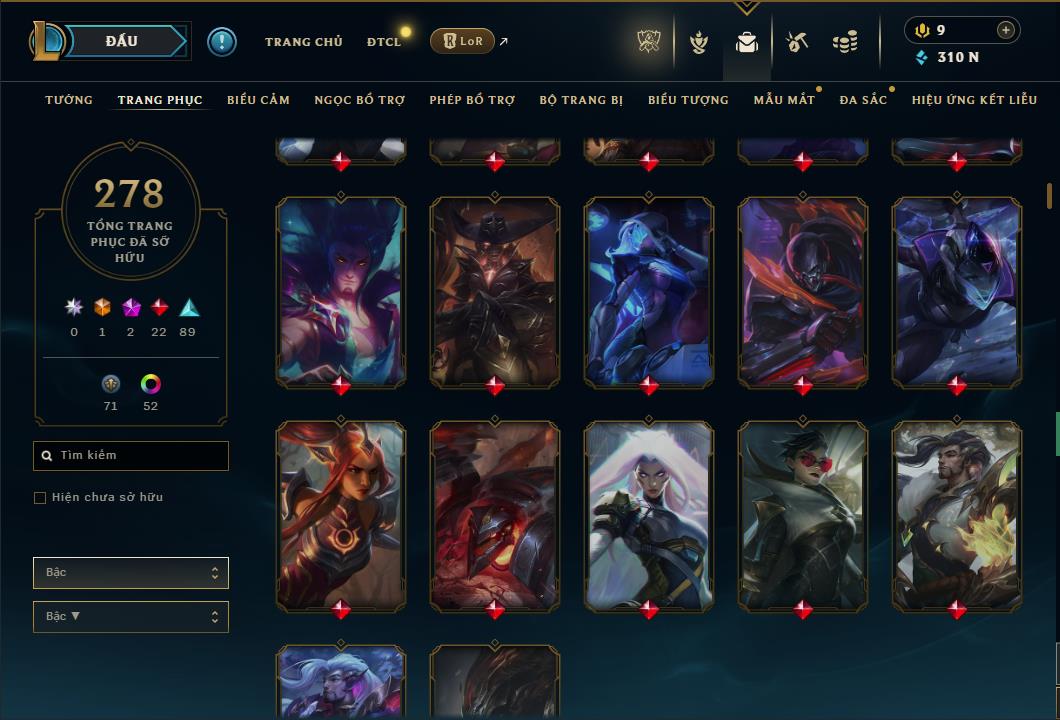The height and width of the screenshot is (720, 1060).
Task: Open the ĐA SẮC chromas tab
Action: [863, 100]
